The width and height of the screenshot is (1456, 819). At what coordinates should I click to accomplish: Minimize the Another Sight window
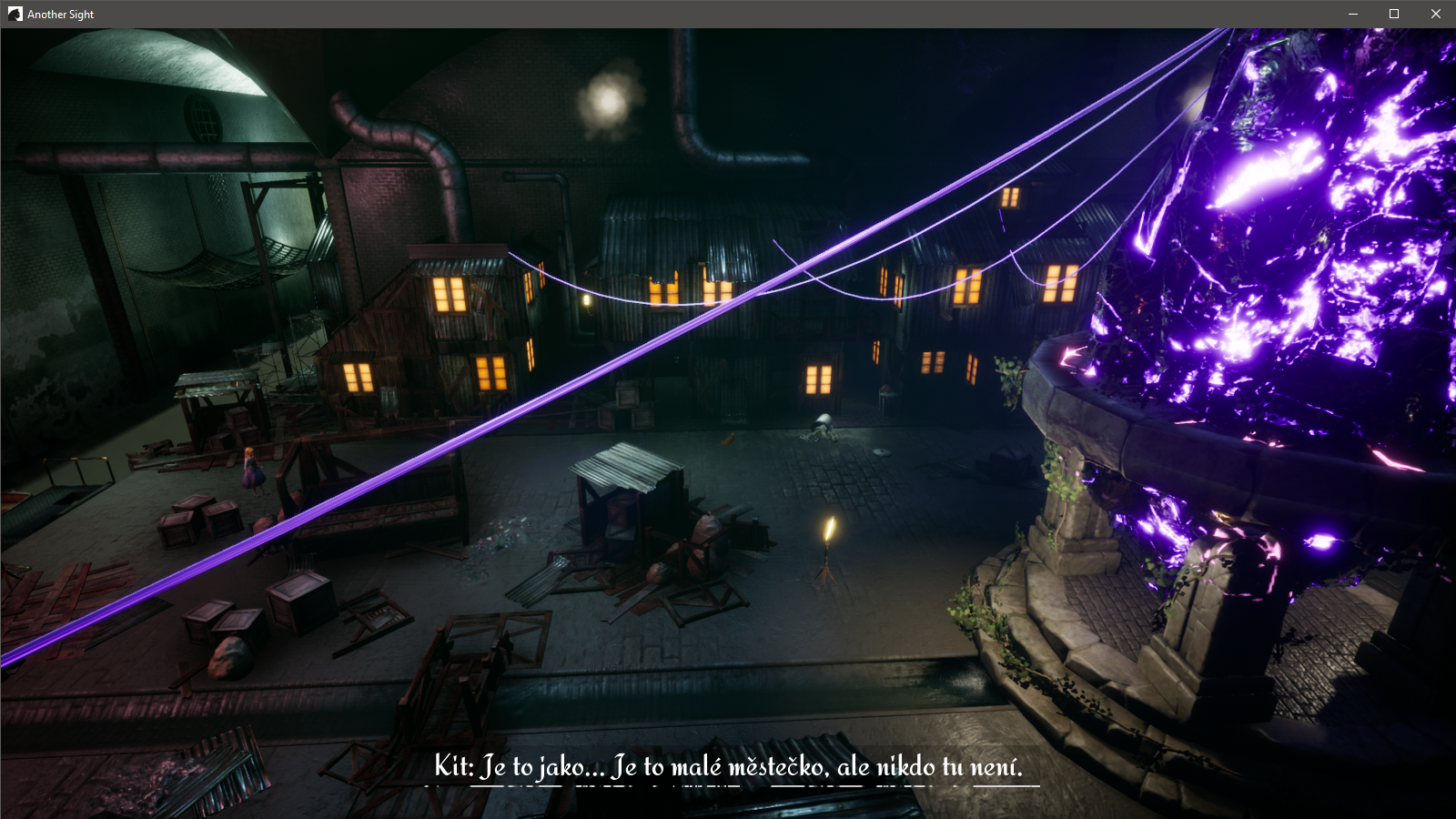click(x=1352, y=14)
